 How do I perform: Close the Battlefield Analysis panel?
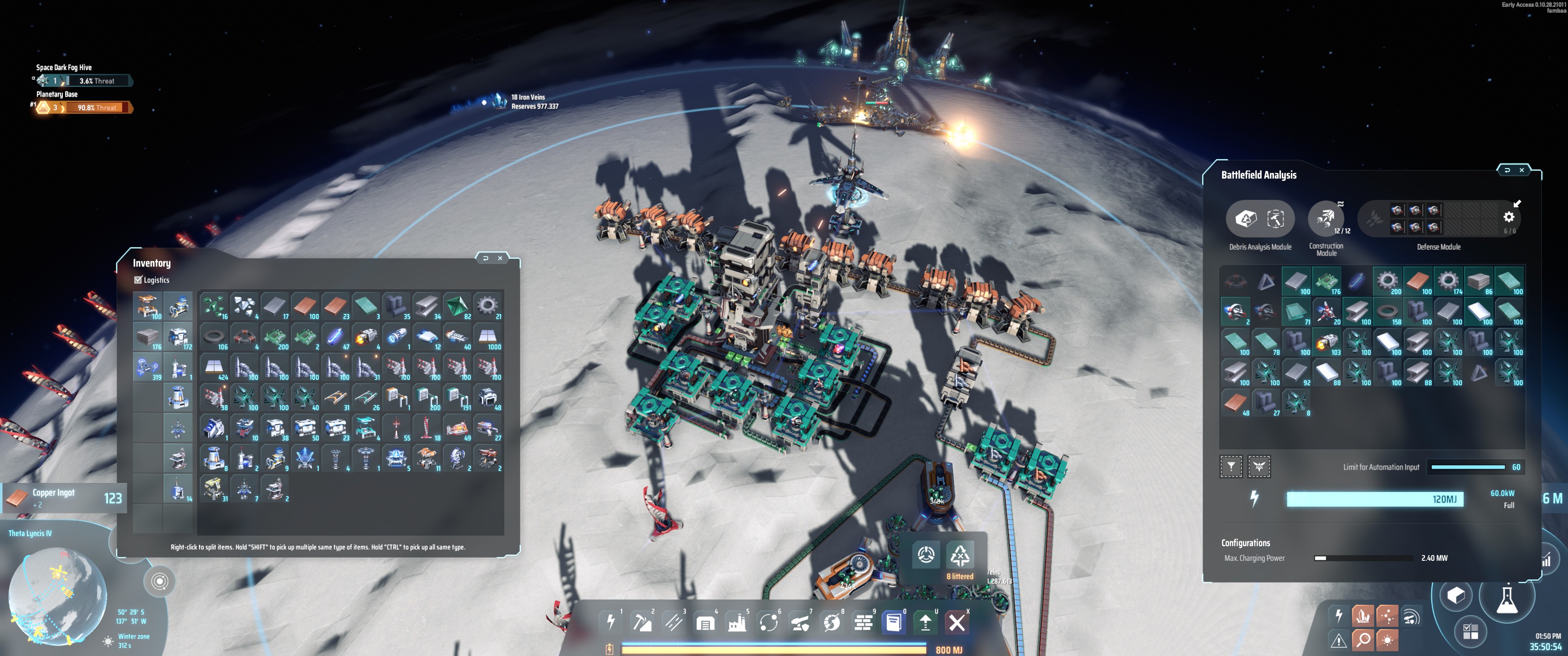tap(1521, 170)
